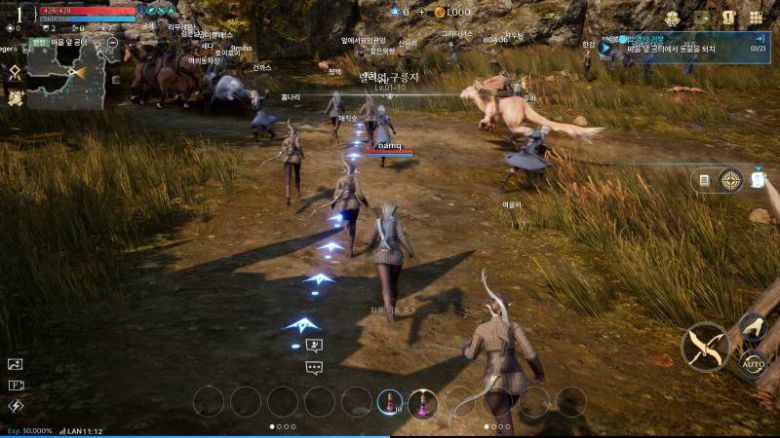Image resolution: width=780 pixels, height=438 pixels.
Task: Open the minimap
Action: [66, 76]
